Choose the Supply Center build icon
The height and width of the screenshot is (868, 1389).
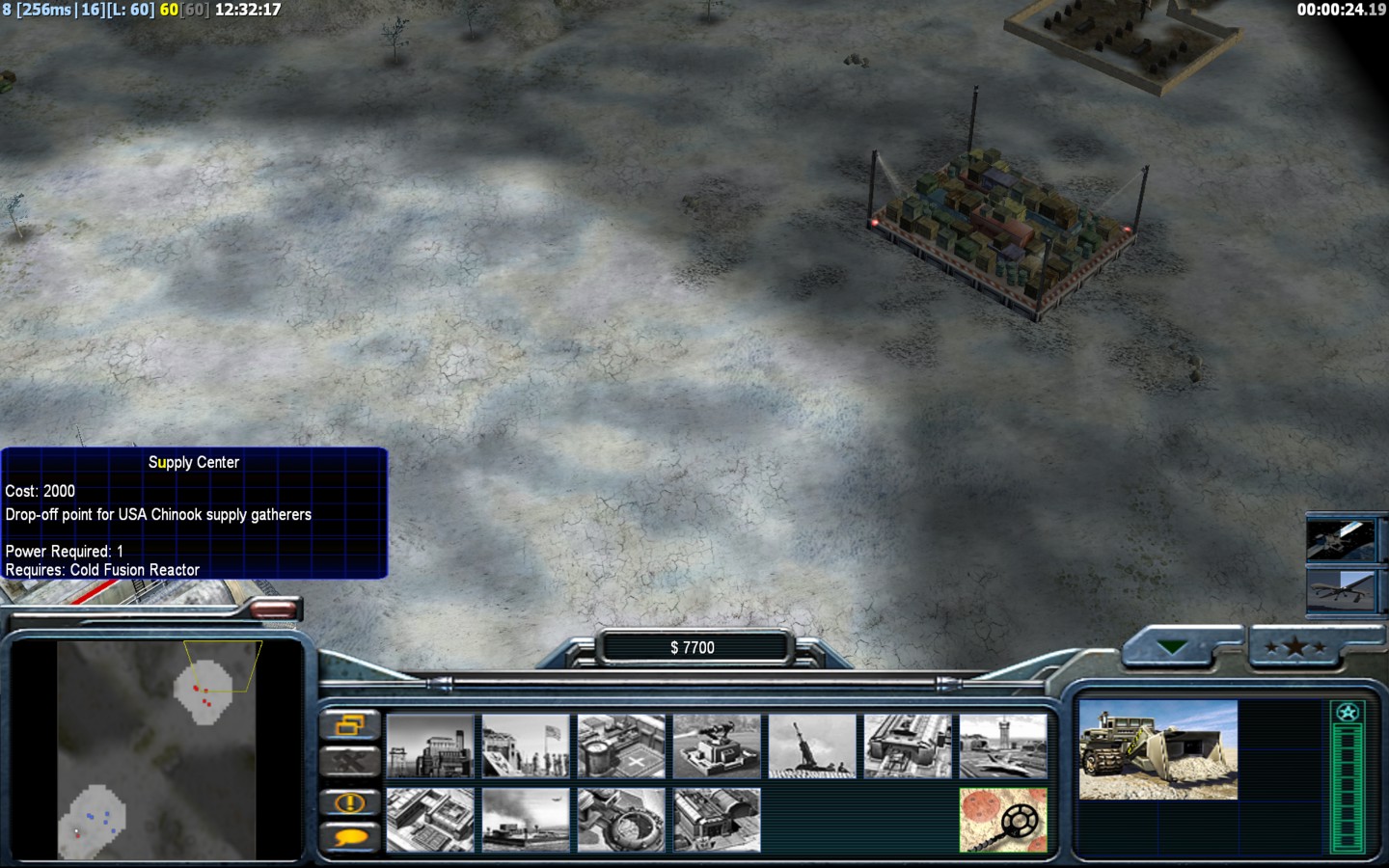621,746
